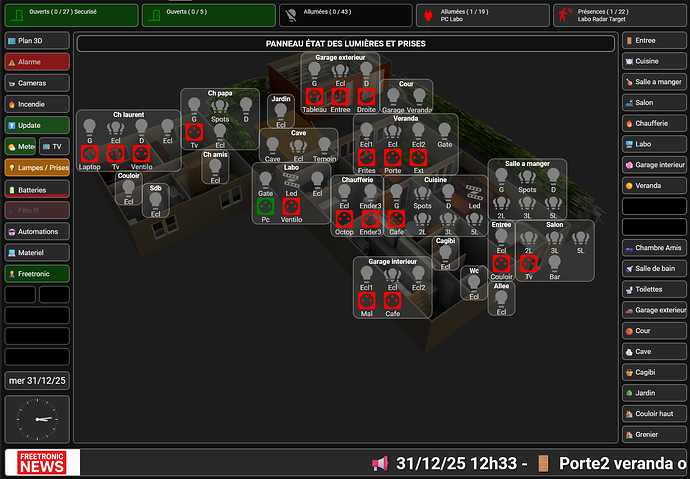Go to the Freetronic menu entry
690x479 pixels.
(37, 273)
